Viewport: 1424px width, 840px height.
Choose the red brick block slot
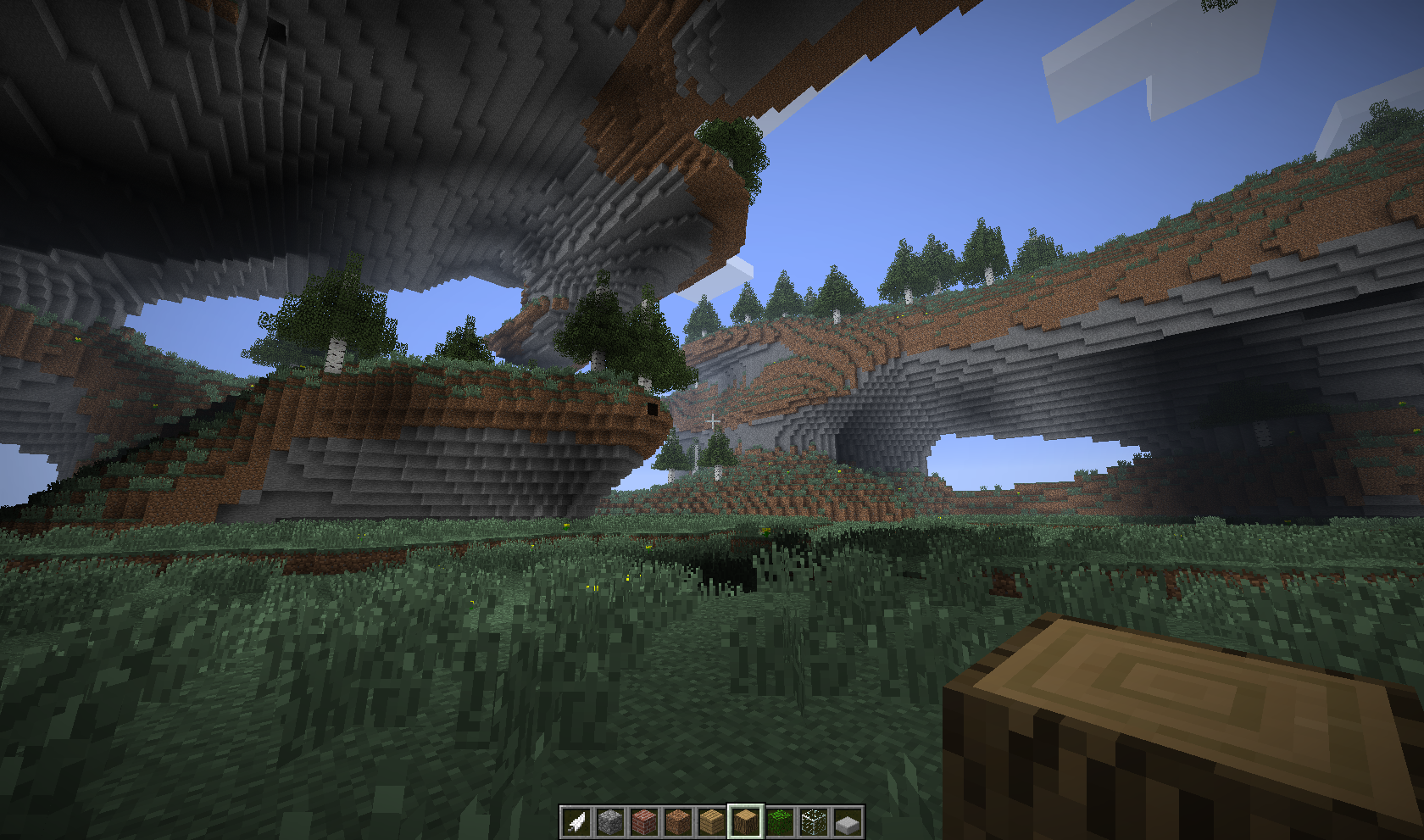coord(644,821)
